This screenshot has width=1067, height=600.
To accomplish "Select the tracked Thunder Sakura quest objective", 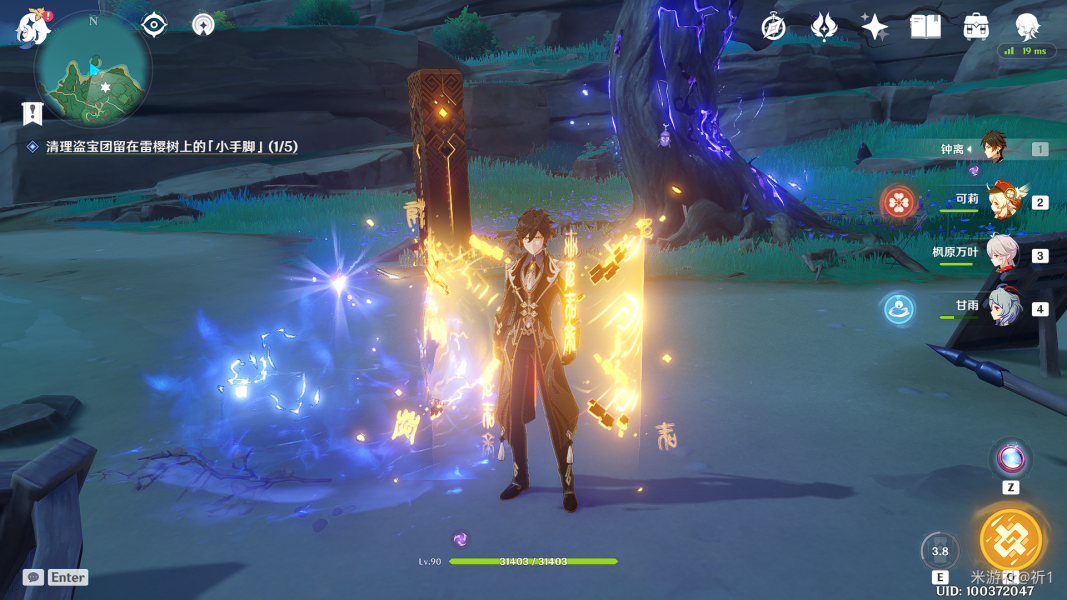I will [x=171, y=147].
